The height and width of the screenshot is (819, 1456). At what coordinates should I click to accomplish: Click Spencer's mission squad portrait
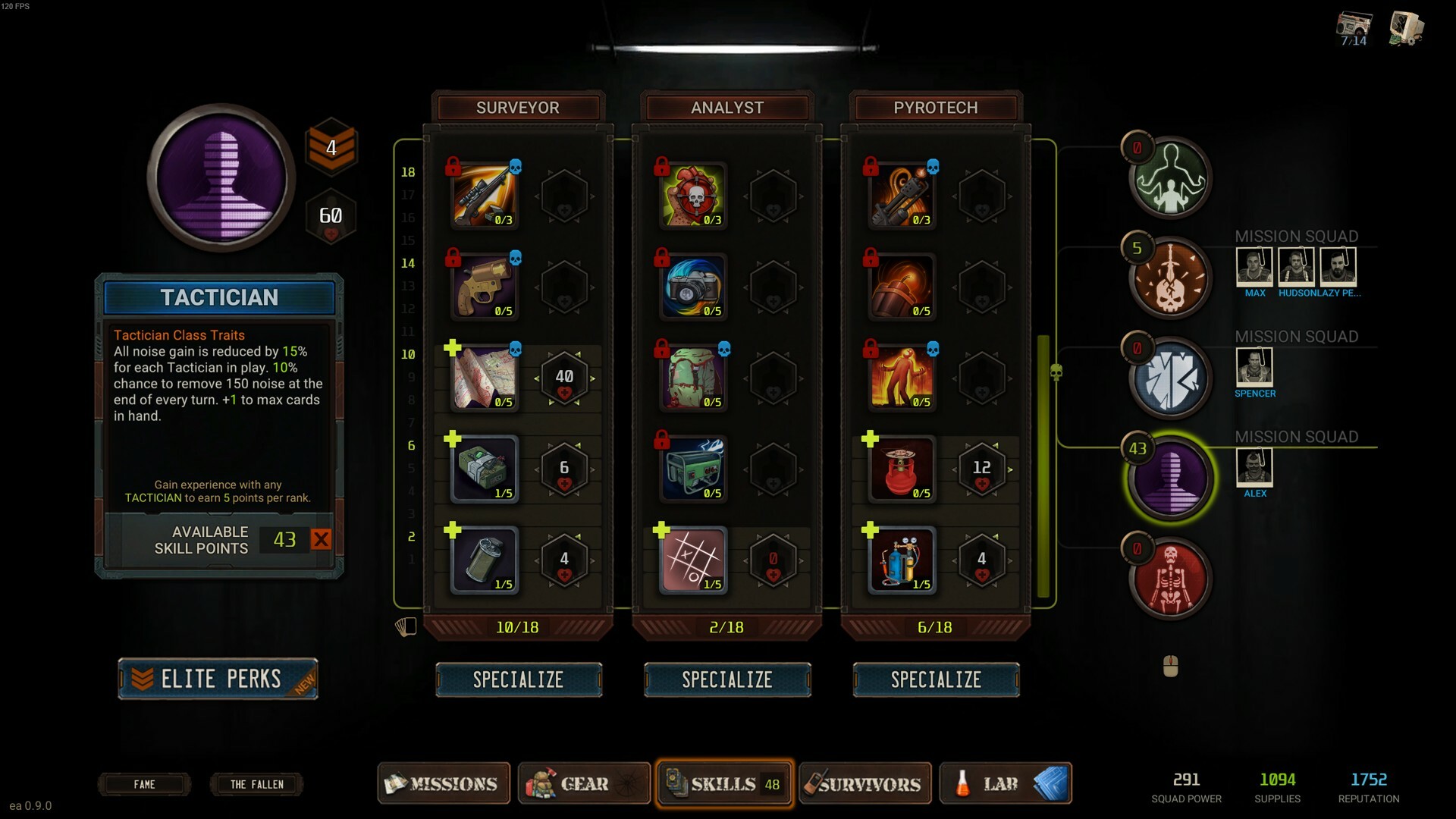[x=1254, y=366]
